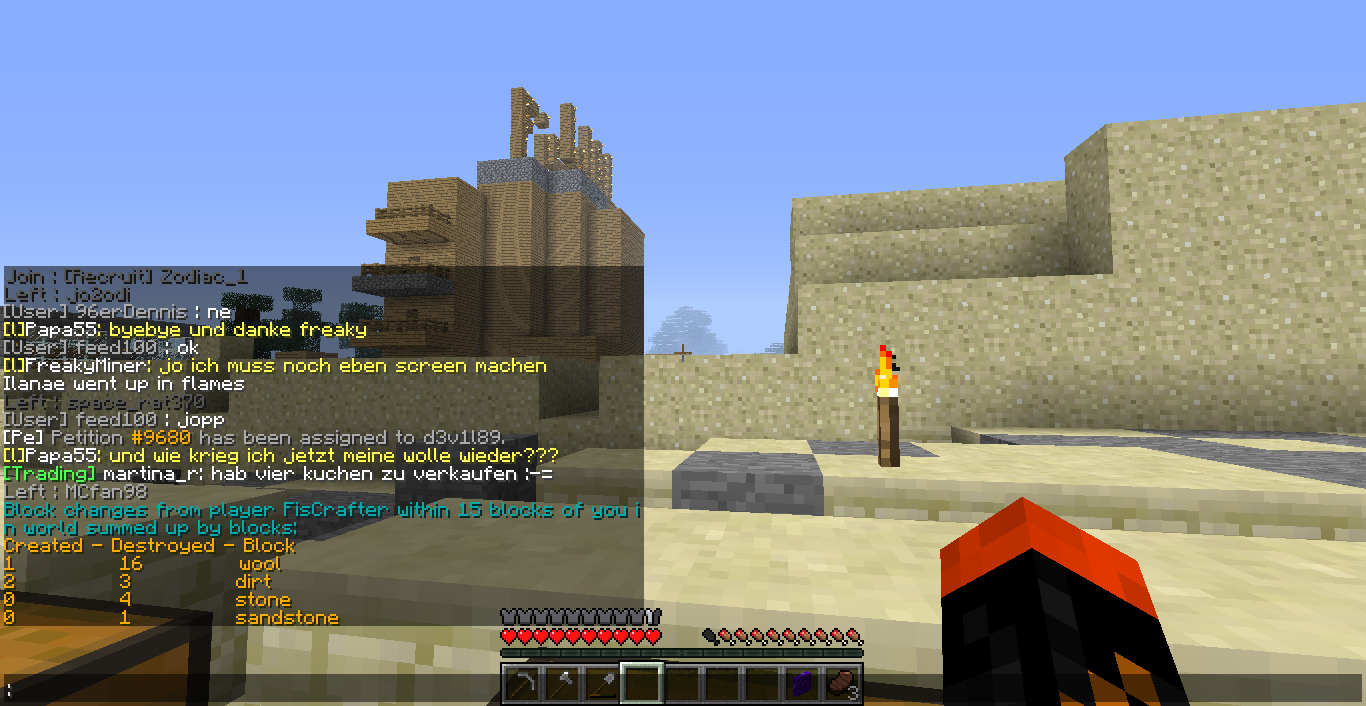The image size is (1366, 706).
Task: Focus the chat input line
Action: (250, 689)
